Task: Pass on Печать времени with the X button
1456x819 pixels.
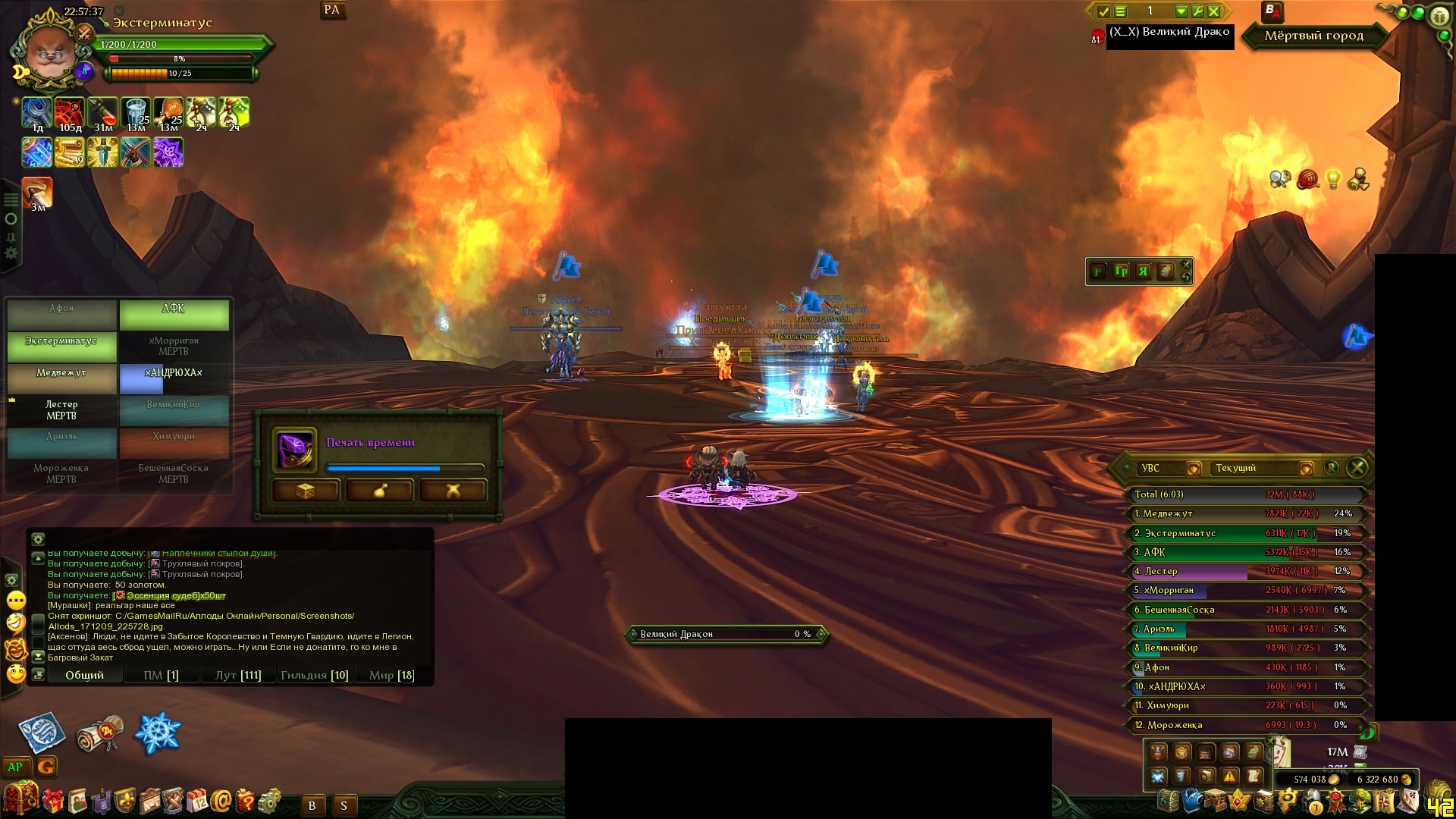Action: pyautogui.click(x=453, y=491)
